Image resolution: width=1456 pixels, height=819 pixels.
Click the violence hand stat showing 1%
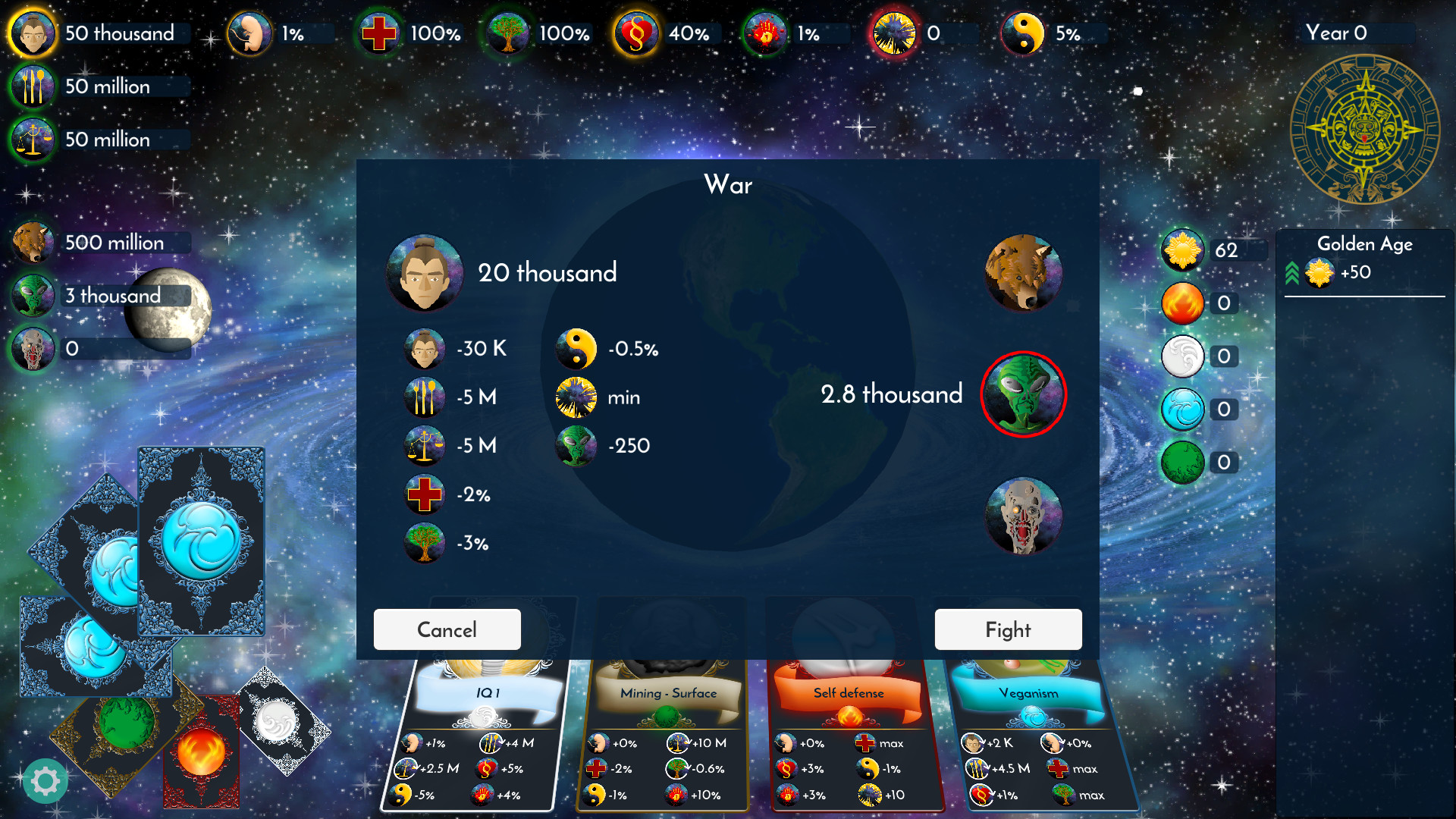[x=766, y=33]
